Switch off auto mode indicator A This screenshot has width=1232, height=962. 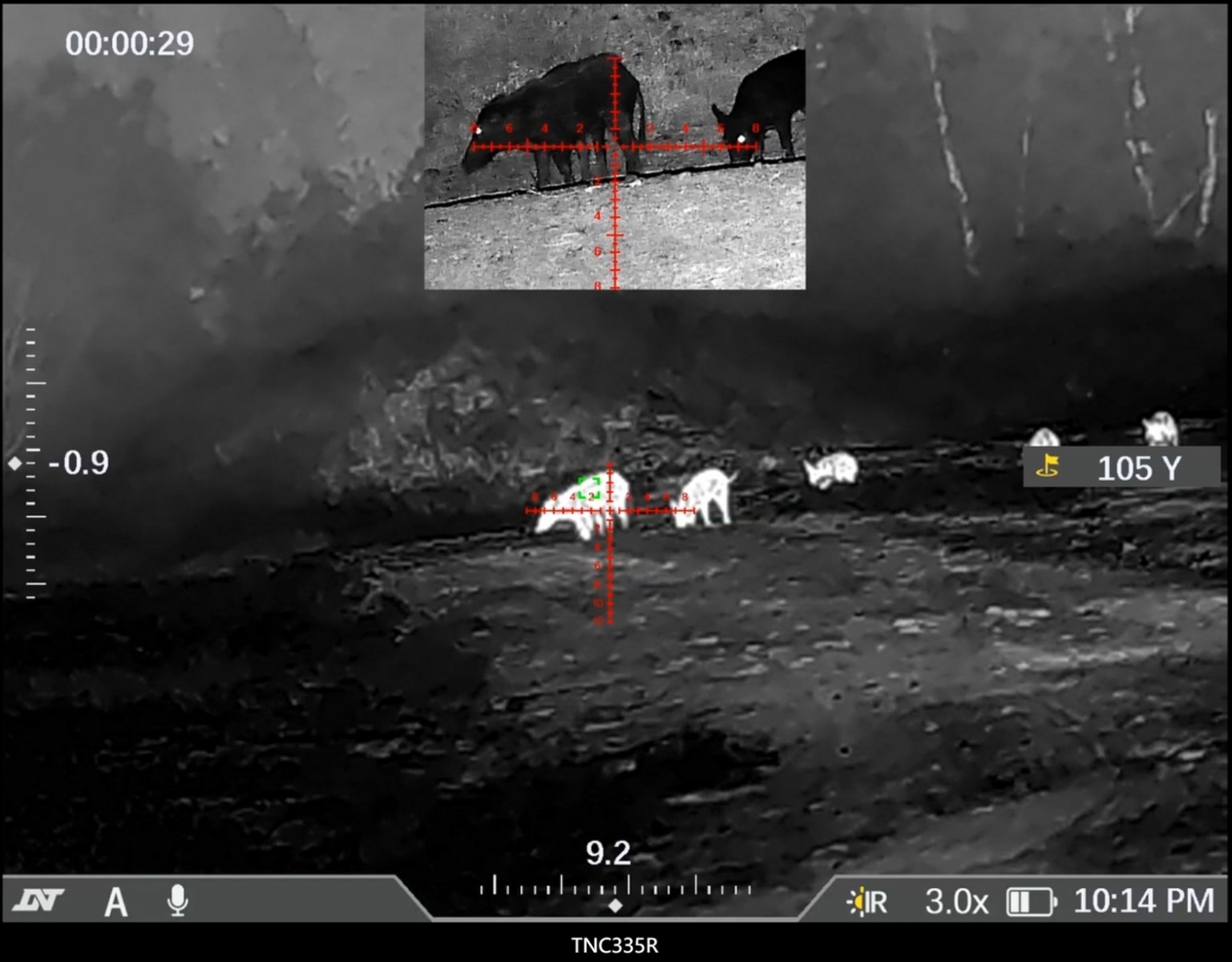(115, 903)
